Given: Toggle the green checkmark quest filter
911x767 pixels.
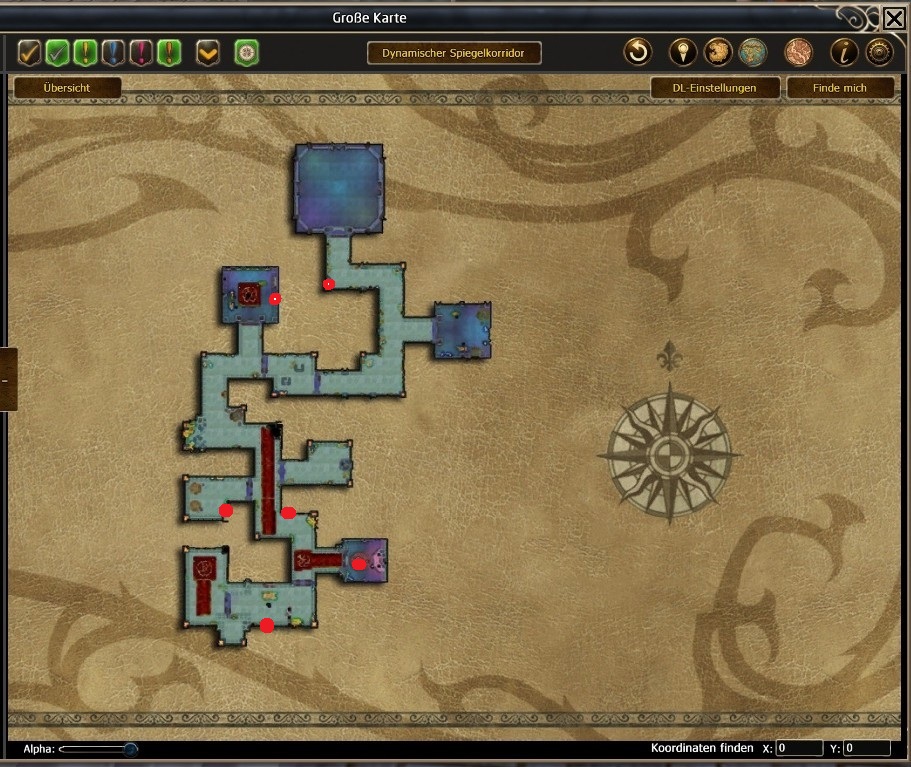Looking at the screenshot, I should coord(57,52).
